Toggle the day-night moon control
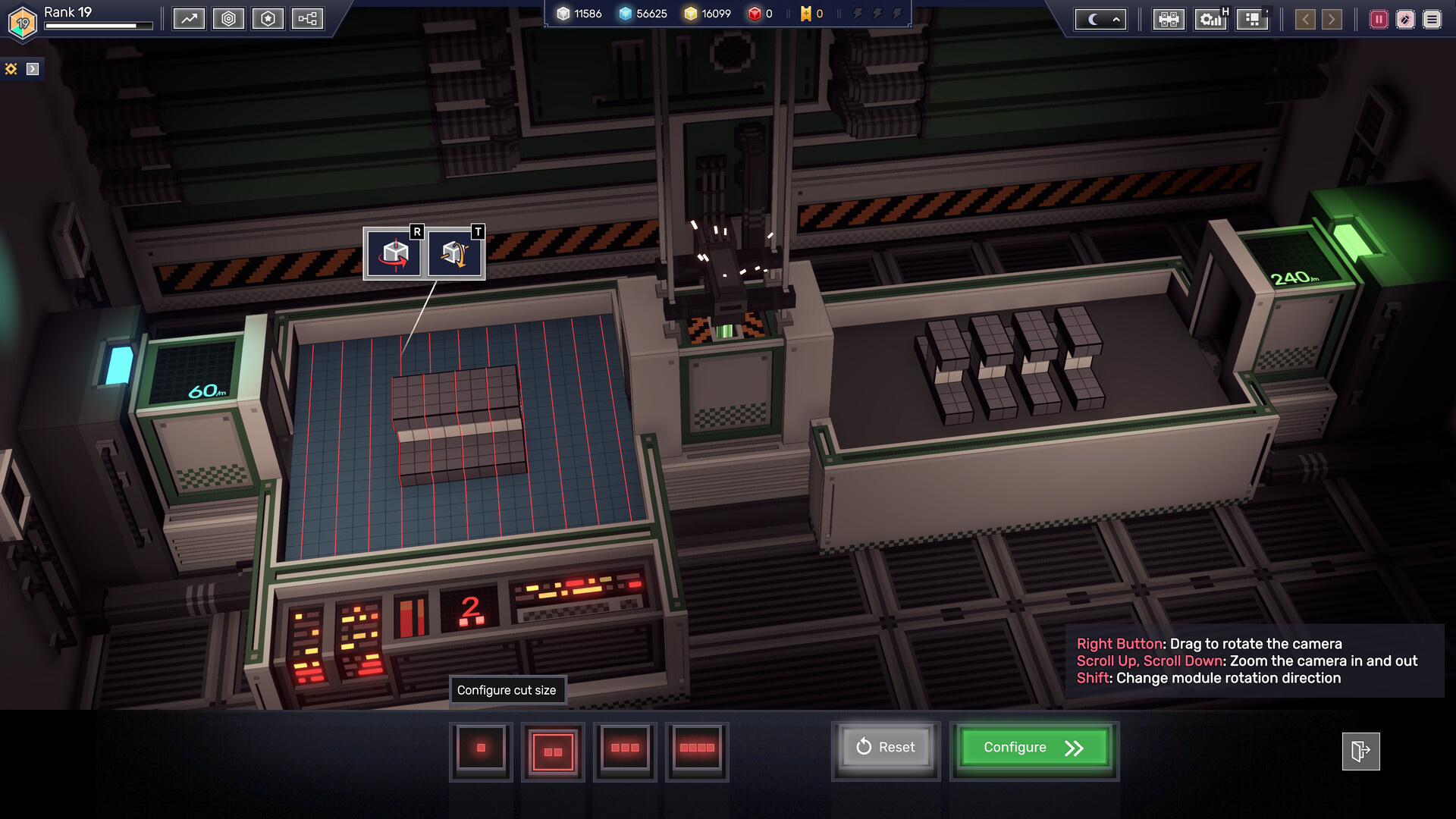The image size is (1456, 819). (1093, 19)
